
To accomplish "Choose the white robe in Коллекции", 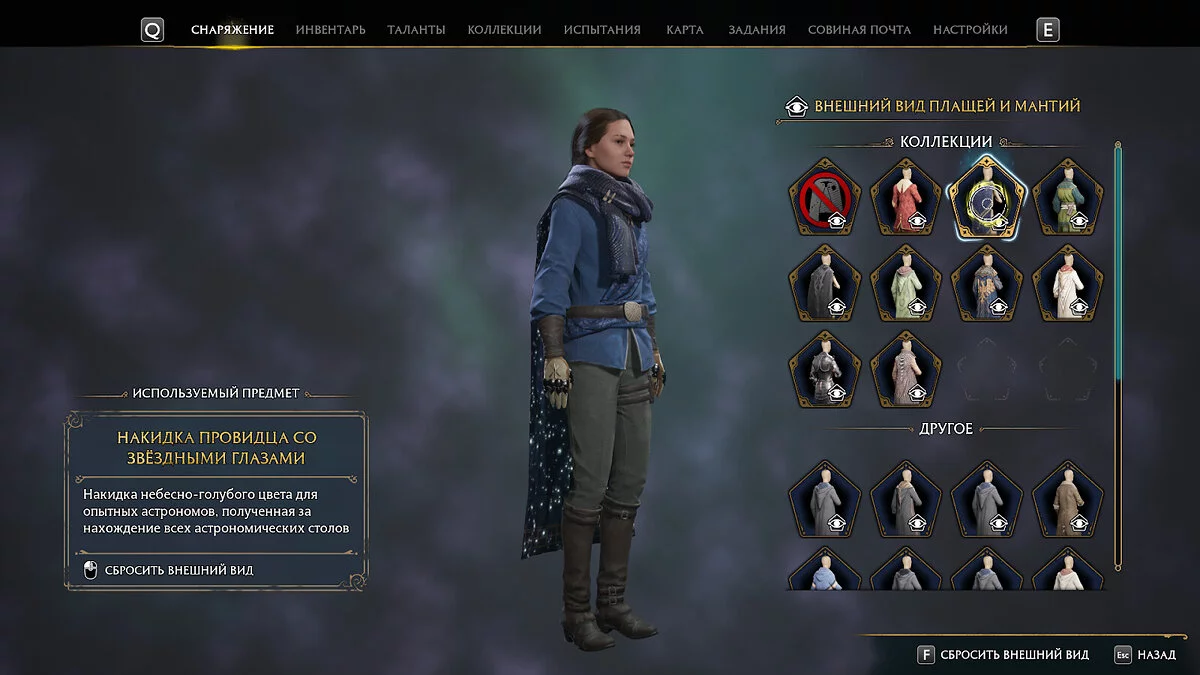I will tap(1068, 283).
